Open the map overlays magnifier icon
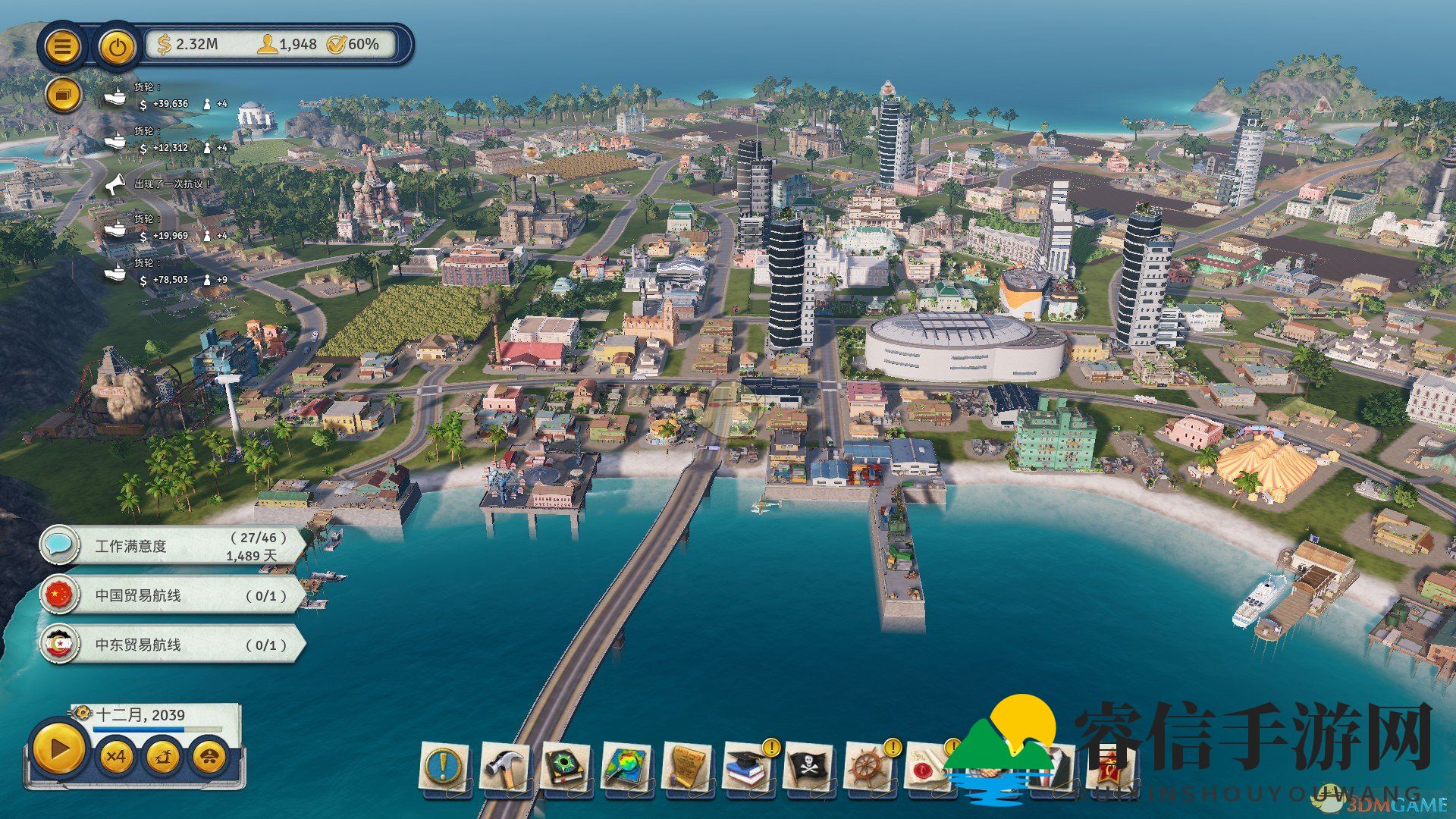 click(x=626, y=767)
